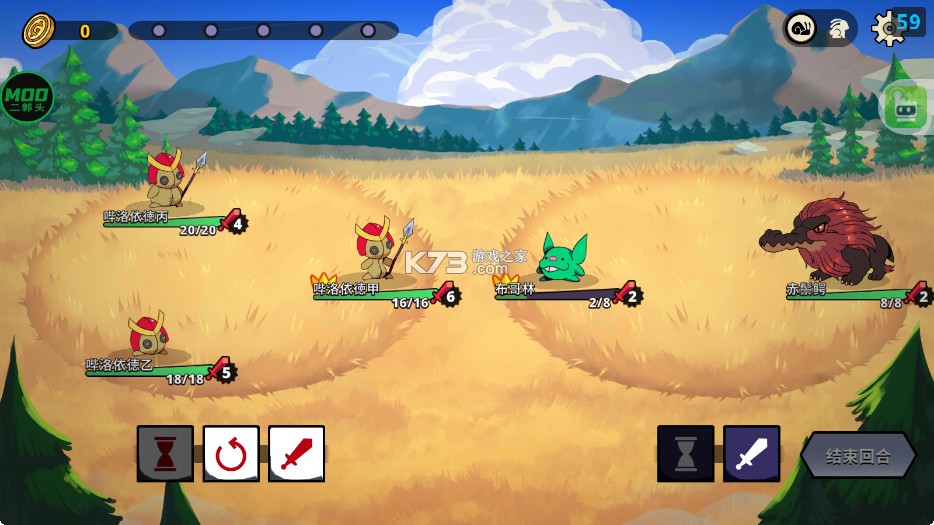Click the 结束回合 end turn button
This screenshot has width=934, height=525.
click(858, 456)
